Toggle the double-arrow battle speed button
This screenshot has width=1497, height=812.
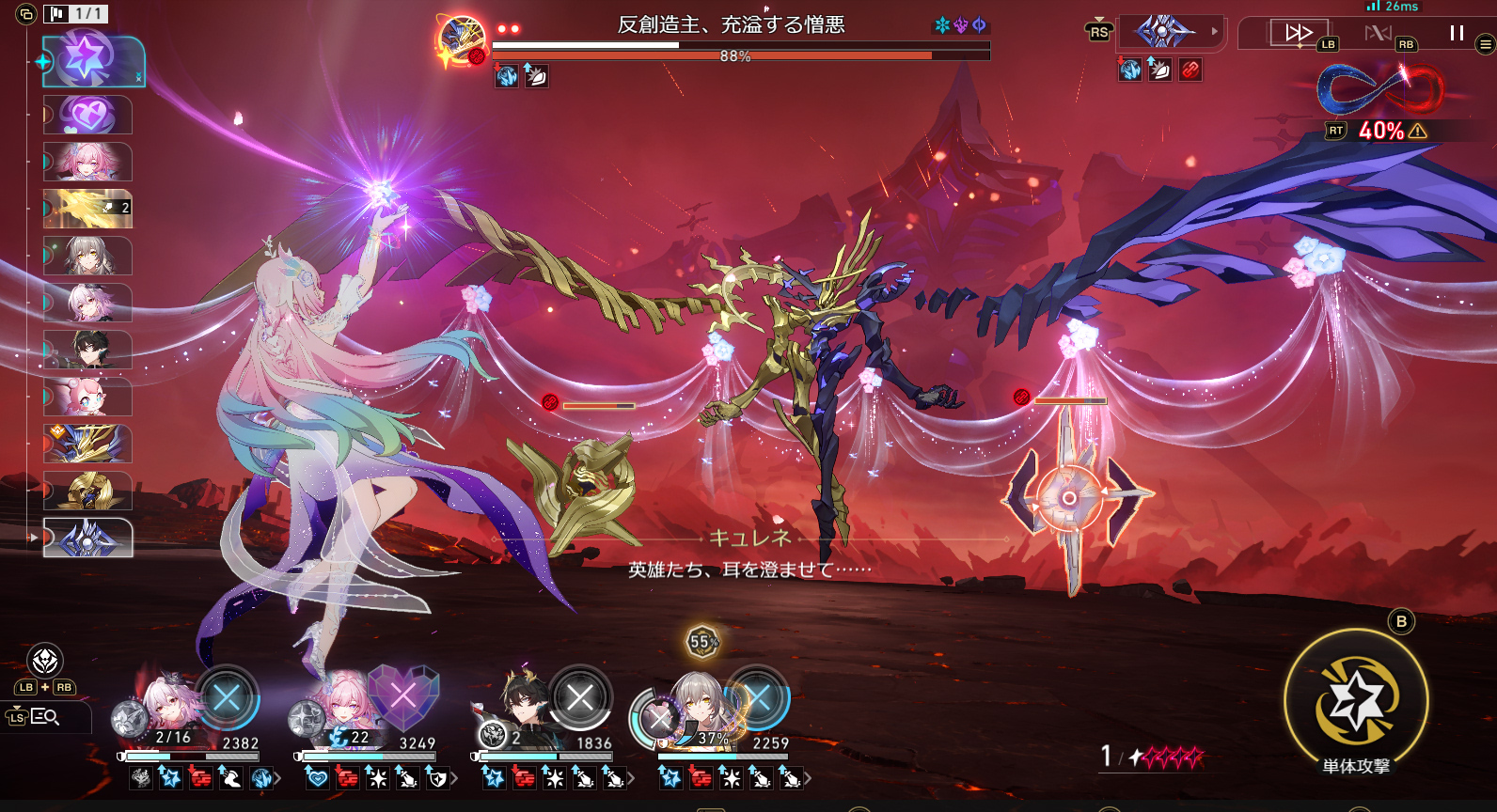[x=1298, y=33]
